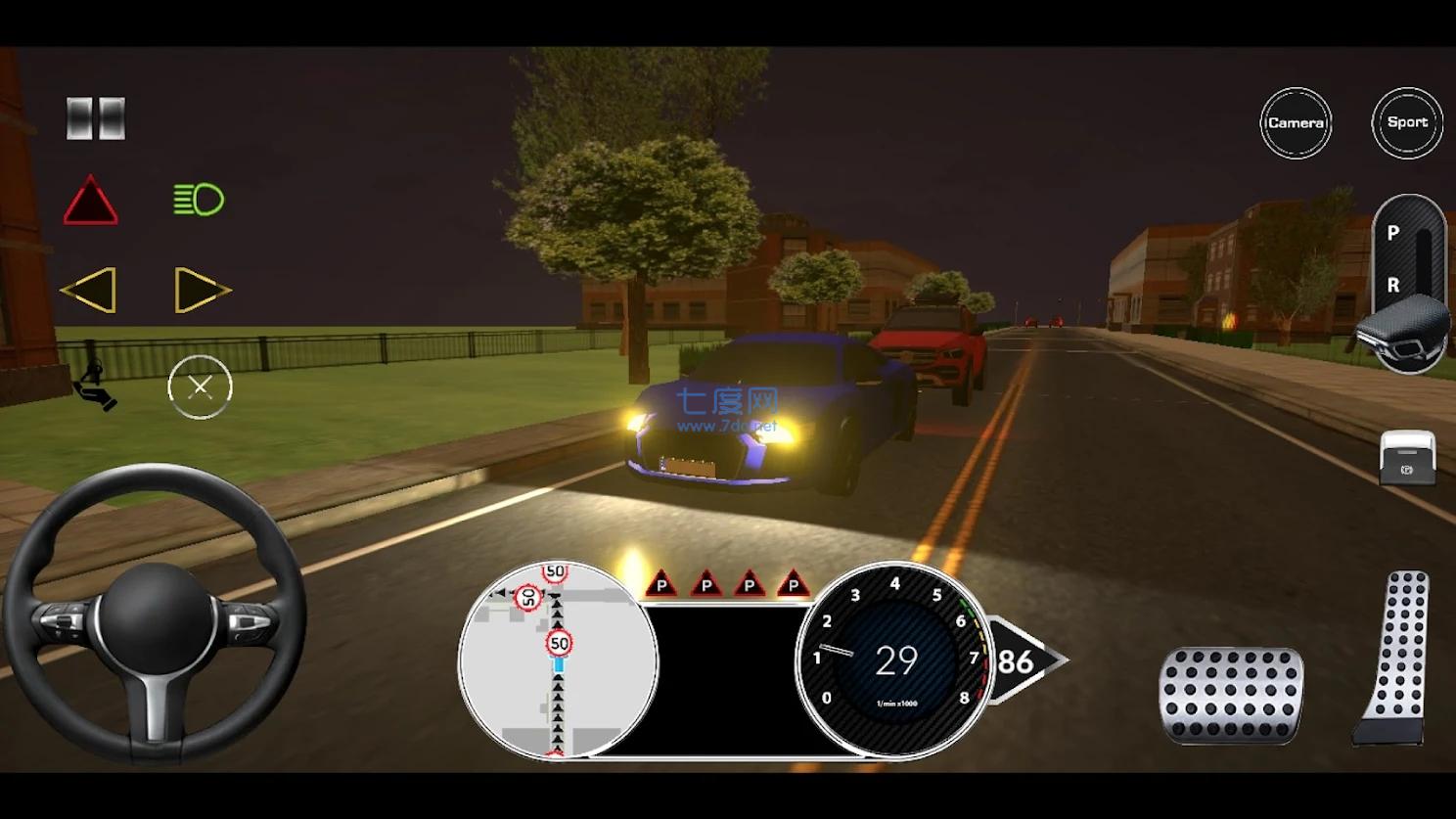Viewport: 1456px width, 819px height.
Task: Select P on the gear shifter
Action: point(1393,233)
